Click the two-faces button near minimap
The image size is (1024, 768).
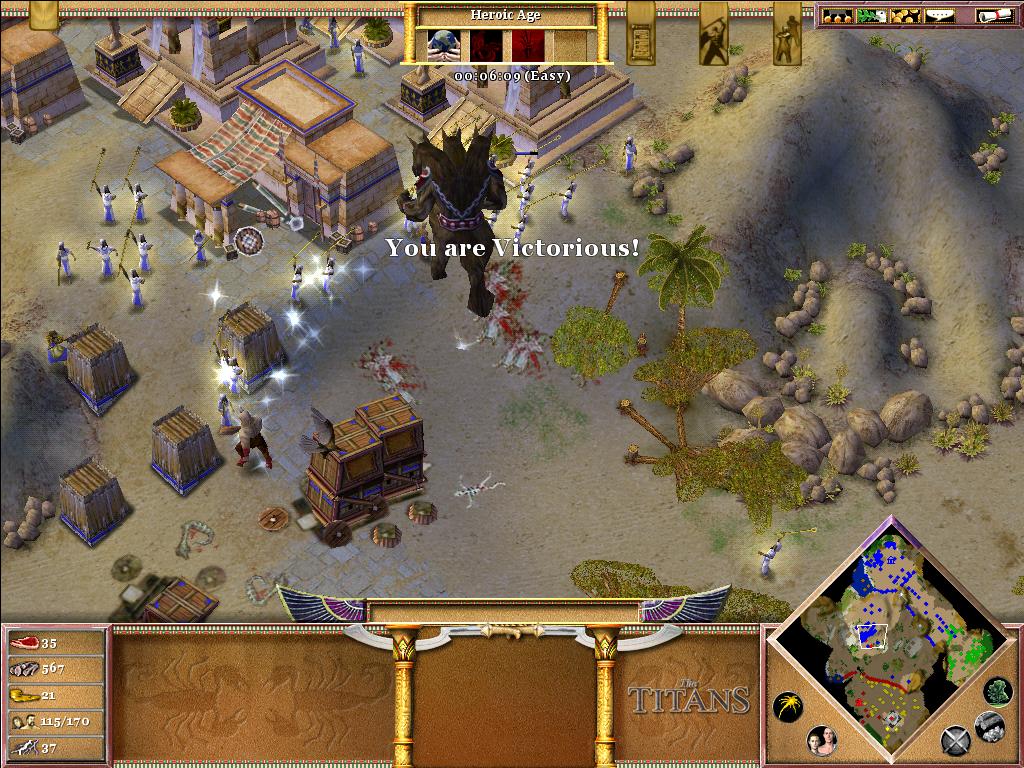click(x=822, y=741)
